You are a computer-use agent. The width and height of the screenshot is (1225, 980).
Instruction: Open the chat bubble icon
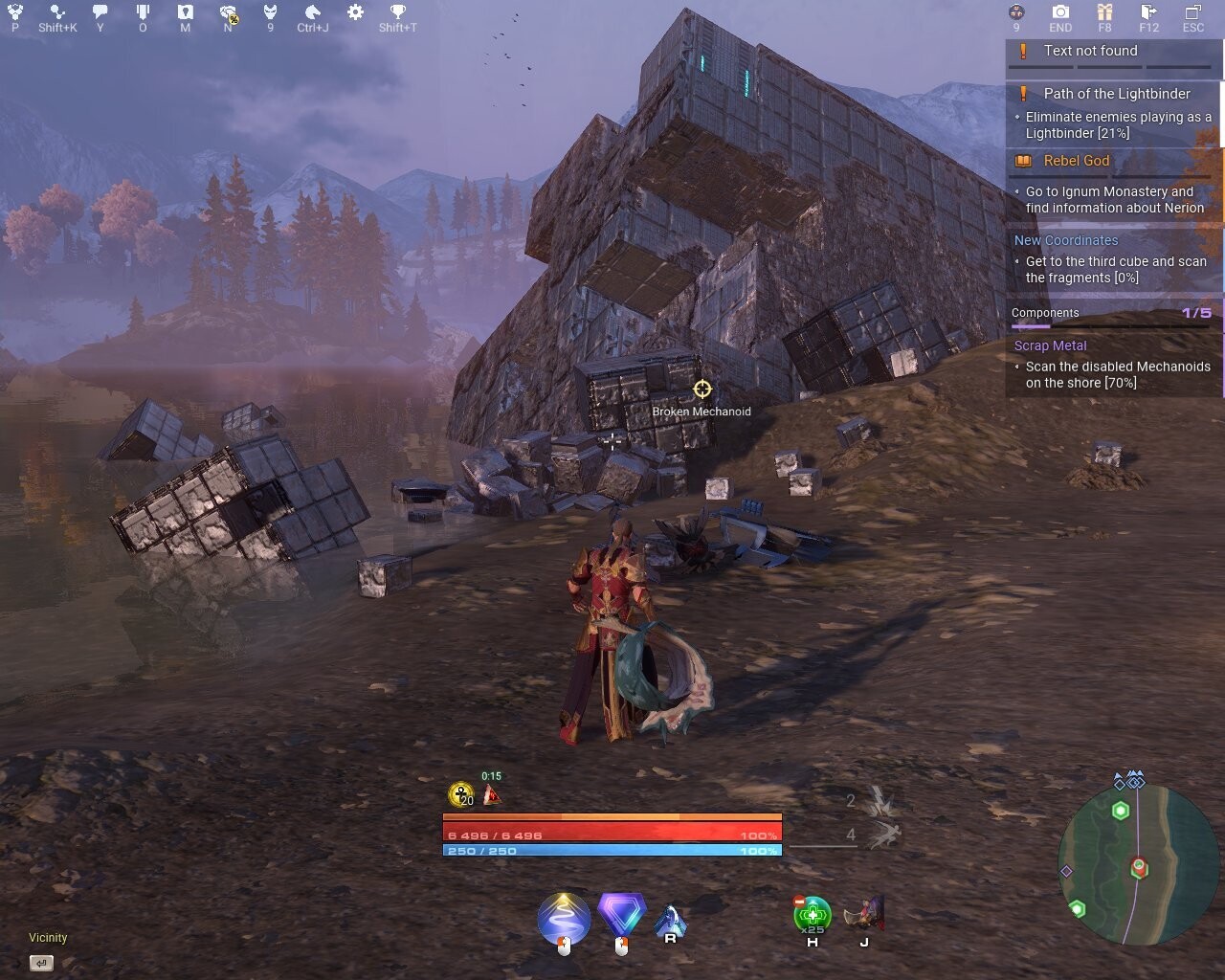click(x=98, y=13)
